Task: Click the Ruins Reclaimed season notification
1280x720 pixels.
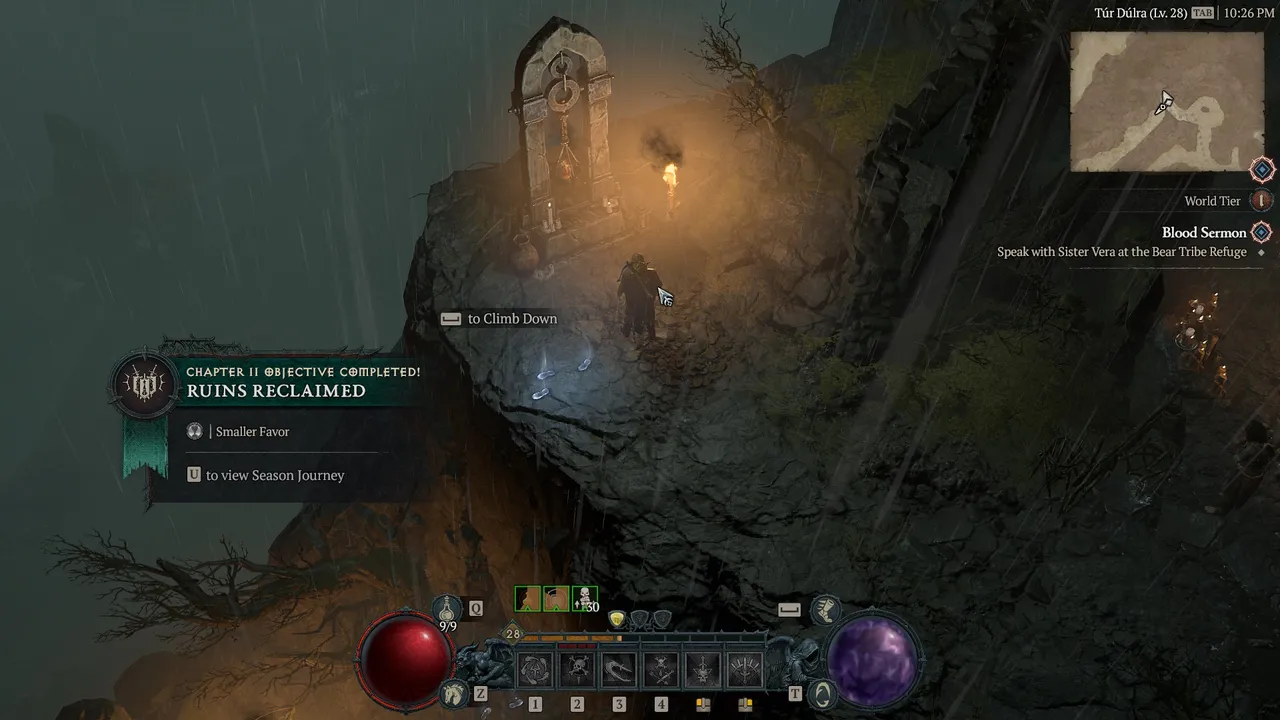Action: 276,391
